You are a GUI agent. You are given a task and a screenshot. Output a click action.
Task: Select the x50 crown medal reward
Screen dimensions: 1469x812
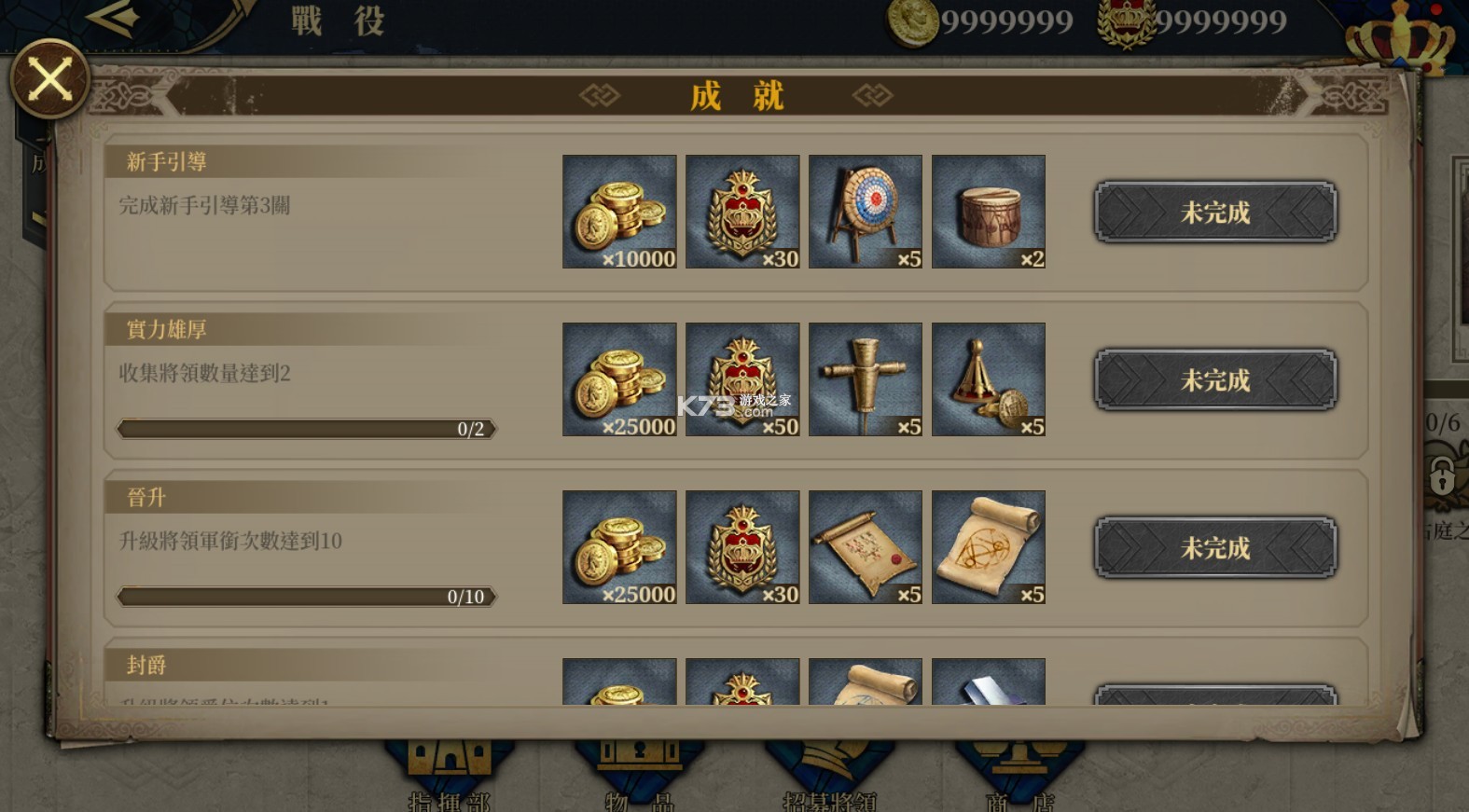tap(742, 379)
